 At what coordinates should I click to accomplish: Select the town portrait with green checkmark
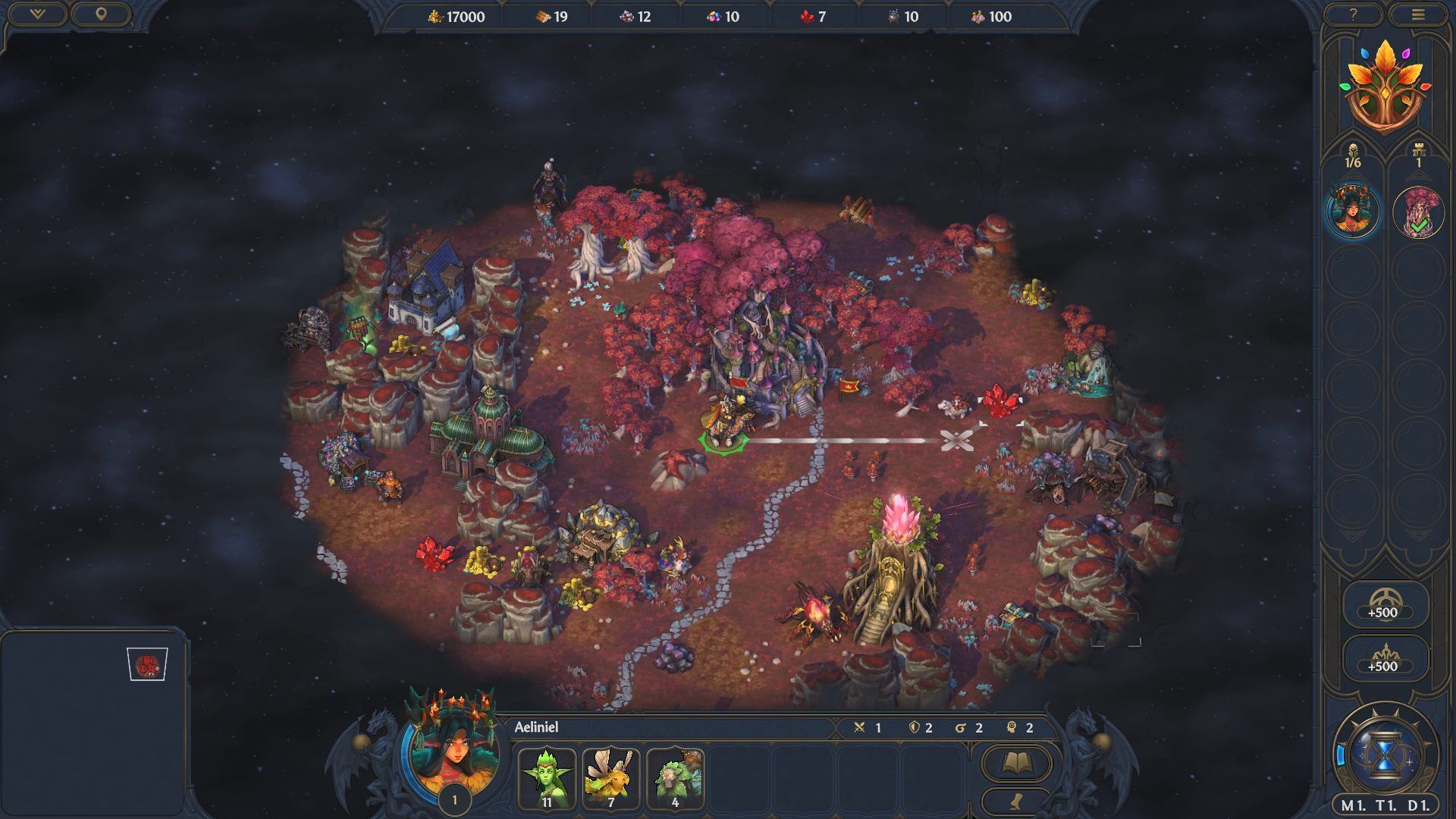point(1417,213)
